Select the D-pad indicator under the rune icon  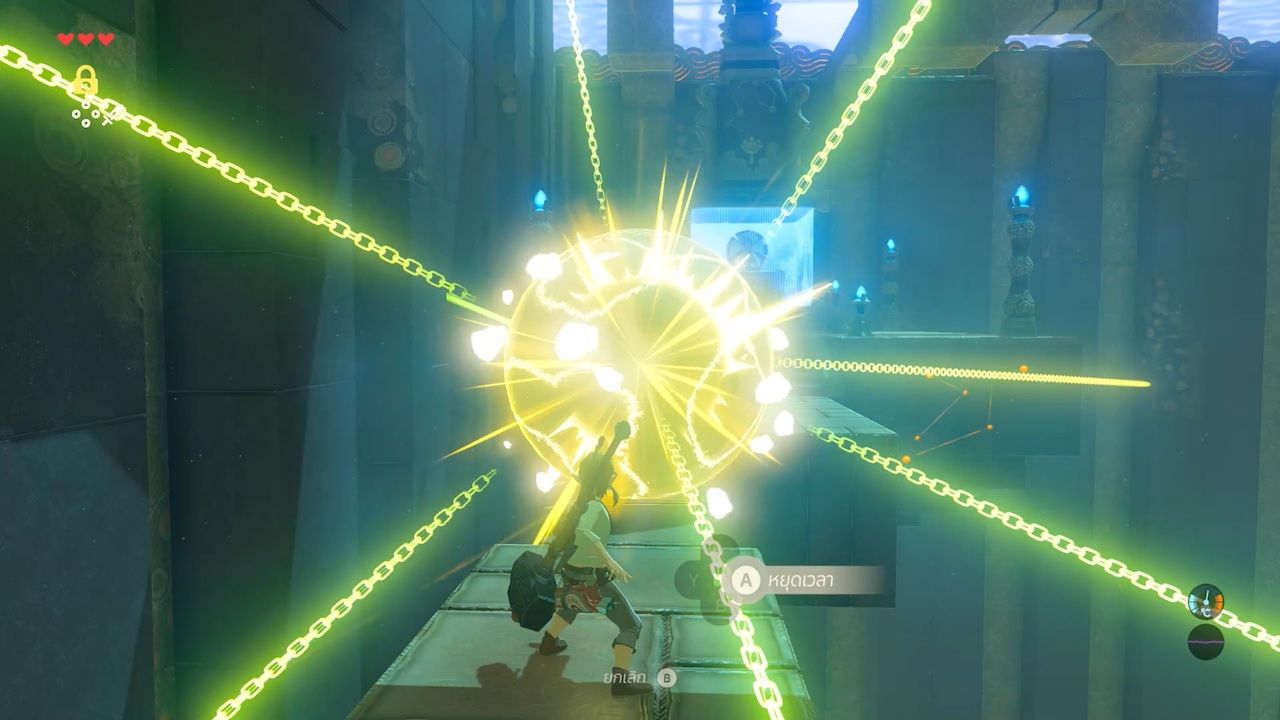(86, 113)
